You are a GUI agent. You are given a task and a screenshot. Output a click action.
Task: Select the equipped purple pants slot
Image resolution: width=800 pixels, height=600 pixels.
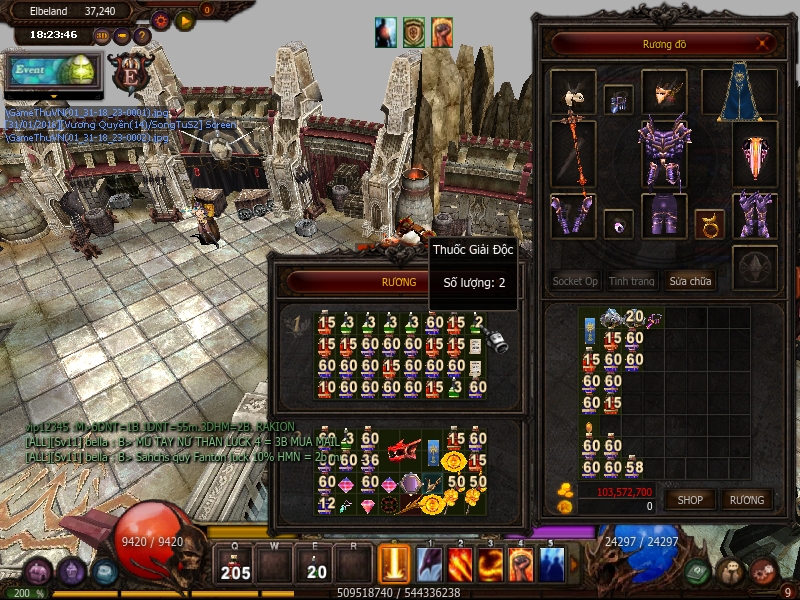pos(662,216)
